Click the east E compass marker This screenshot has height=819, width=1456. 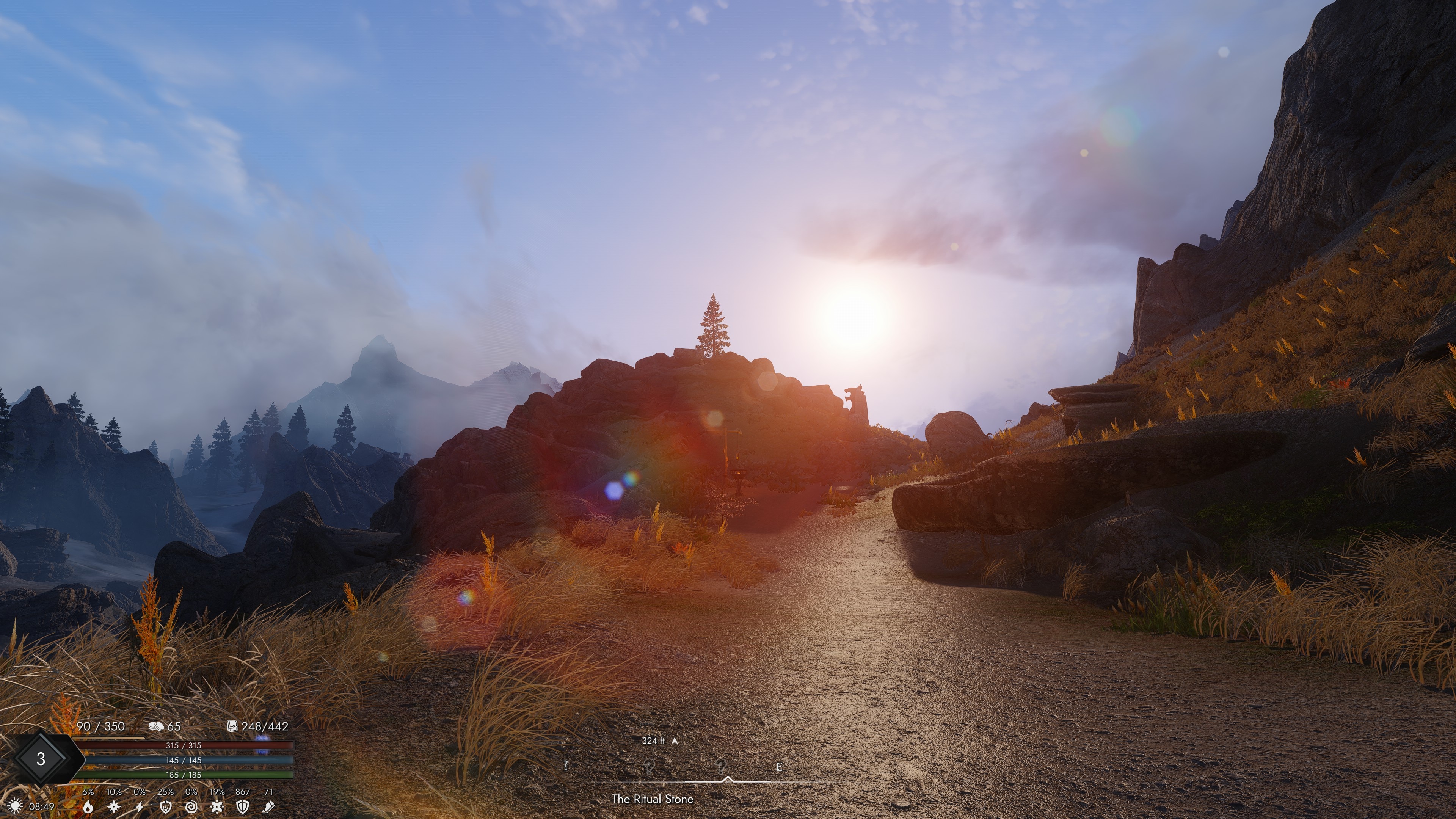[779, 767]
